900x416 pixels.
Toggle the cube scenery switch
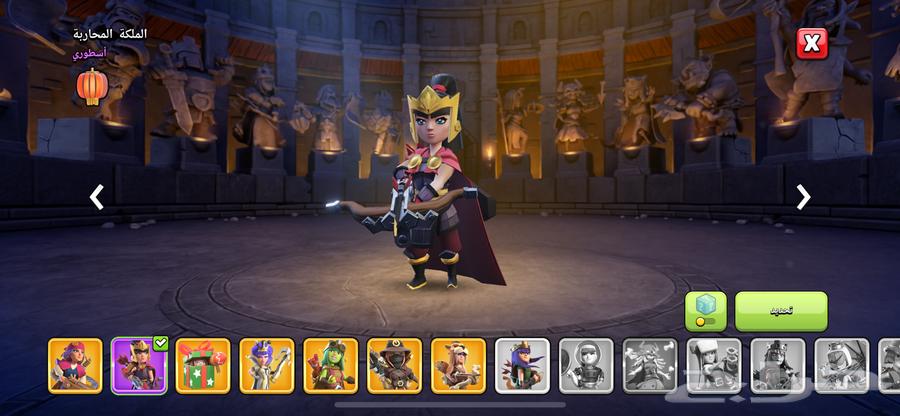coord(706,311)
